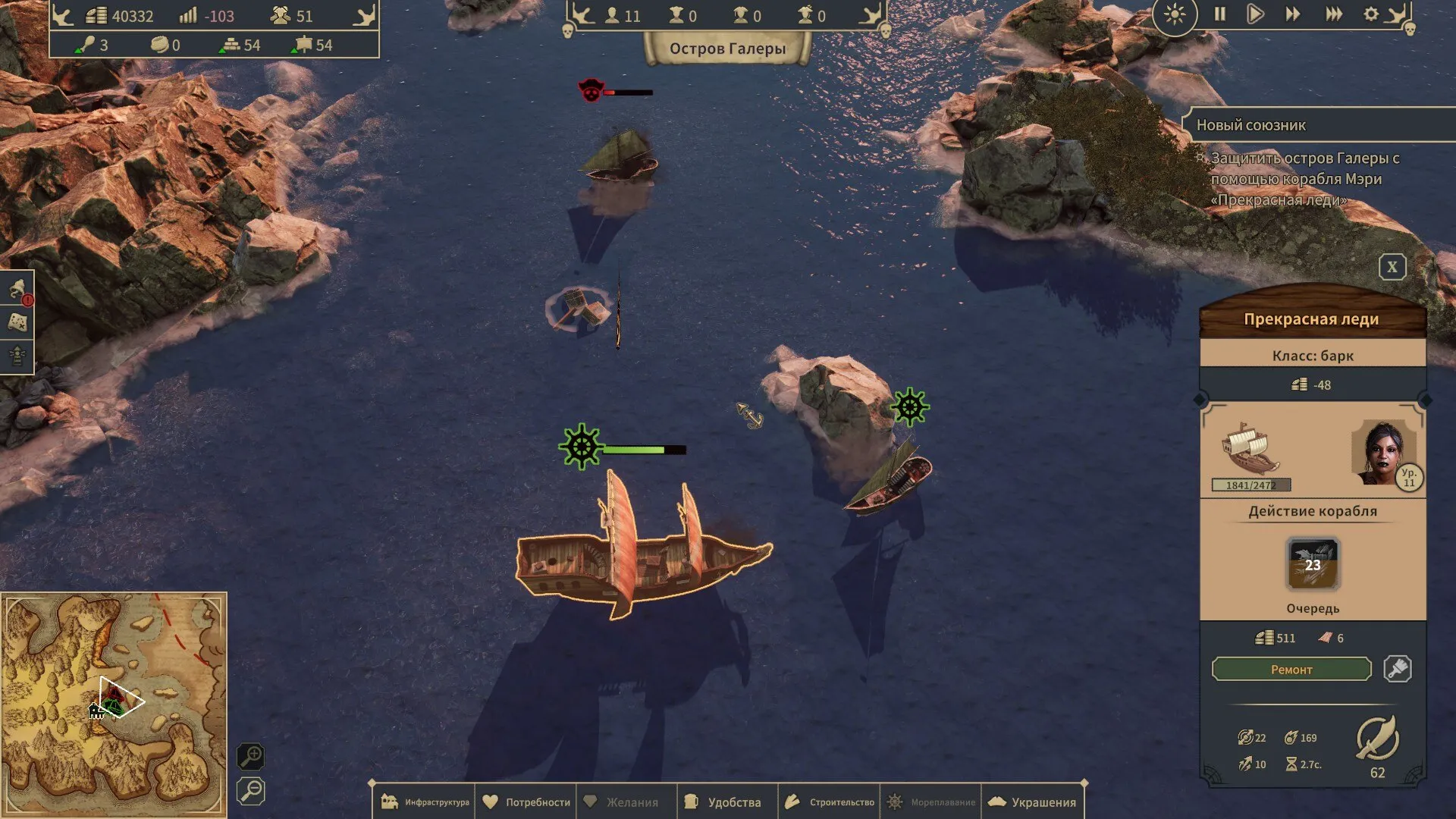Show the Украшения category
1456x819 pixels.
[1032, 802]
